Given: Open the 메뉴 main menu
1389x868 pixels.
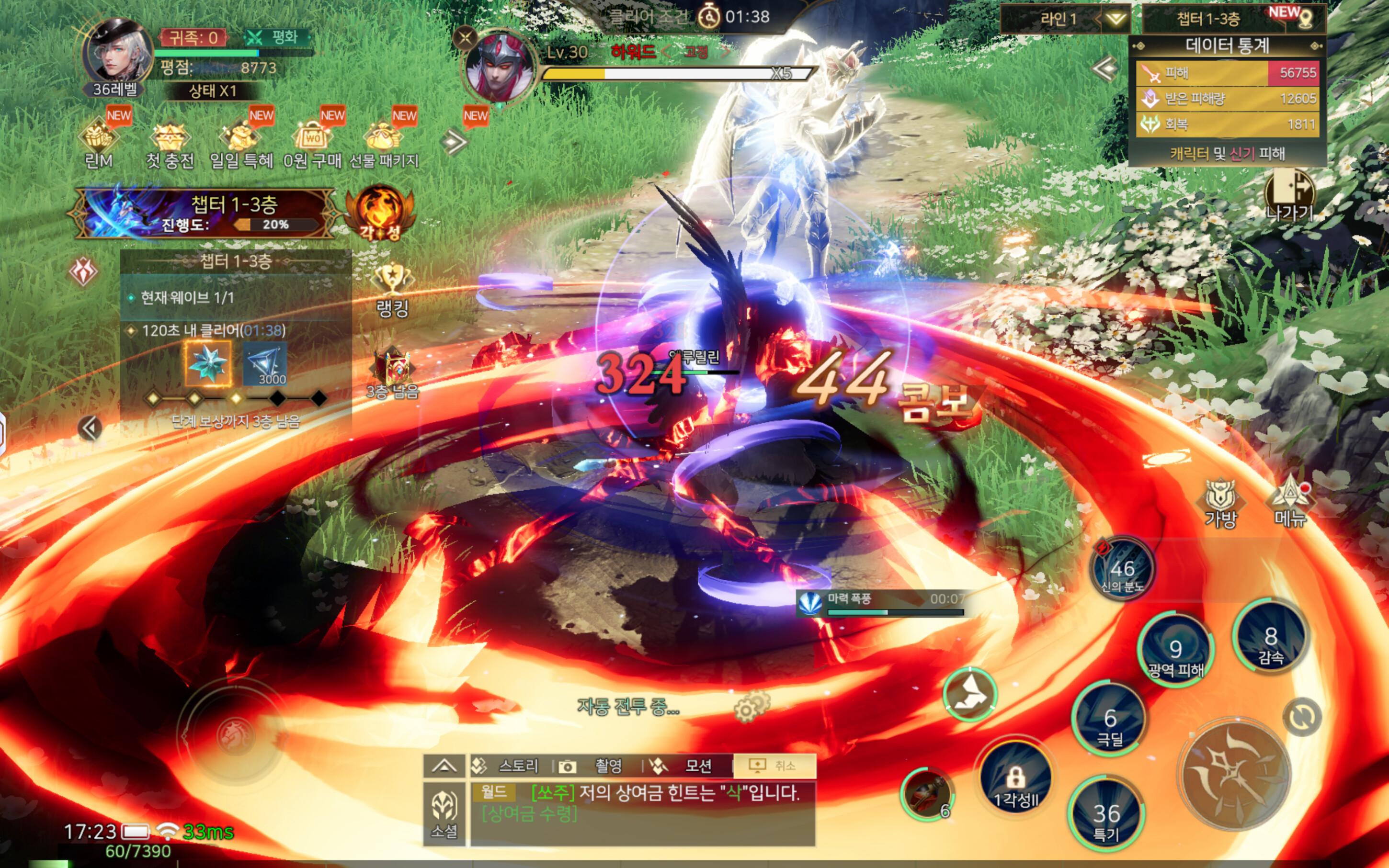Looking at the screenshot, I should click(x=1290, y=501).
